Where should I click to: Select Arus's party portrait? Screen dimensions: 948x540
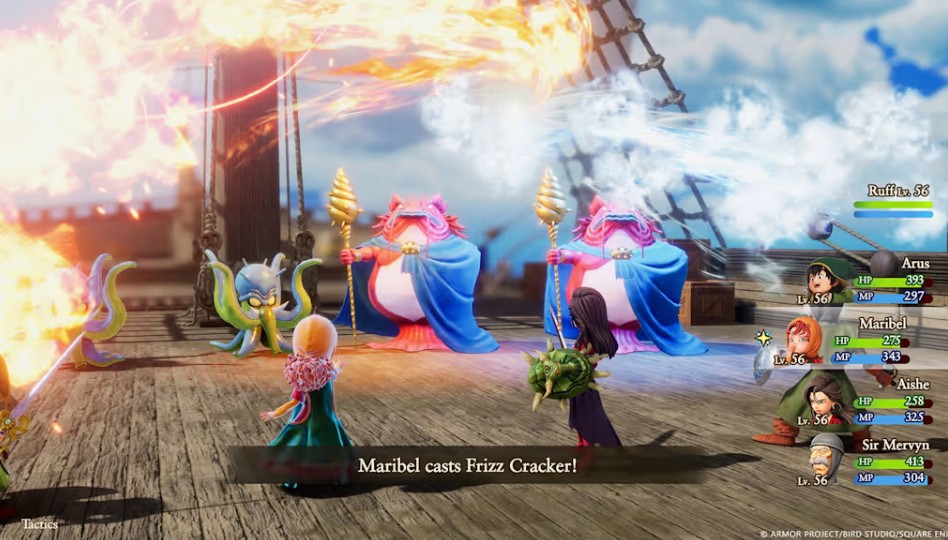coord(828,279)
